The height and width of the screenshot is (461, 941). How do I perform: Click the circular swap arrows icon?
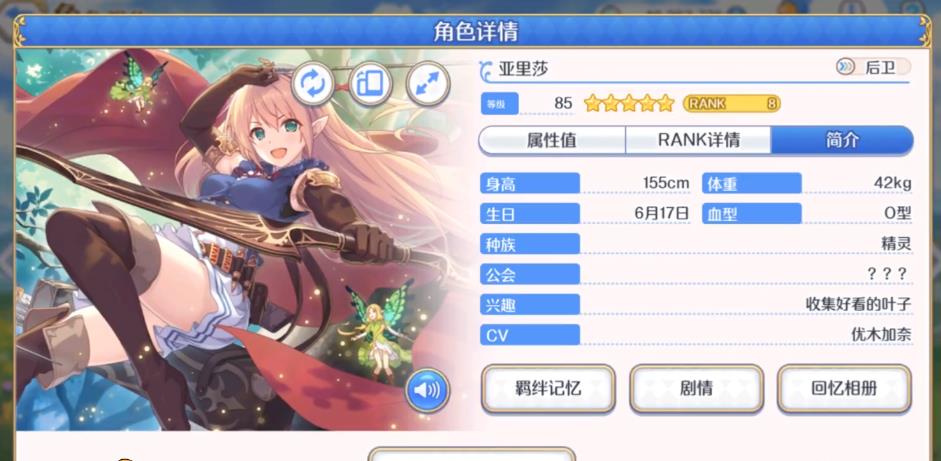point(312,85)
